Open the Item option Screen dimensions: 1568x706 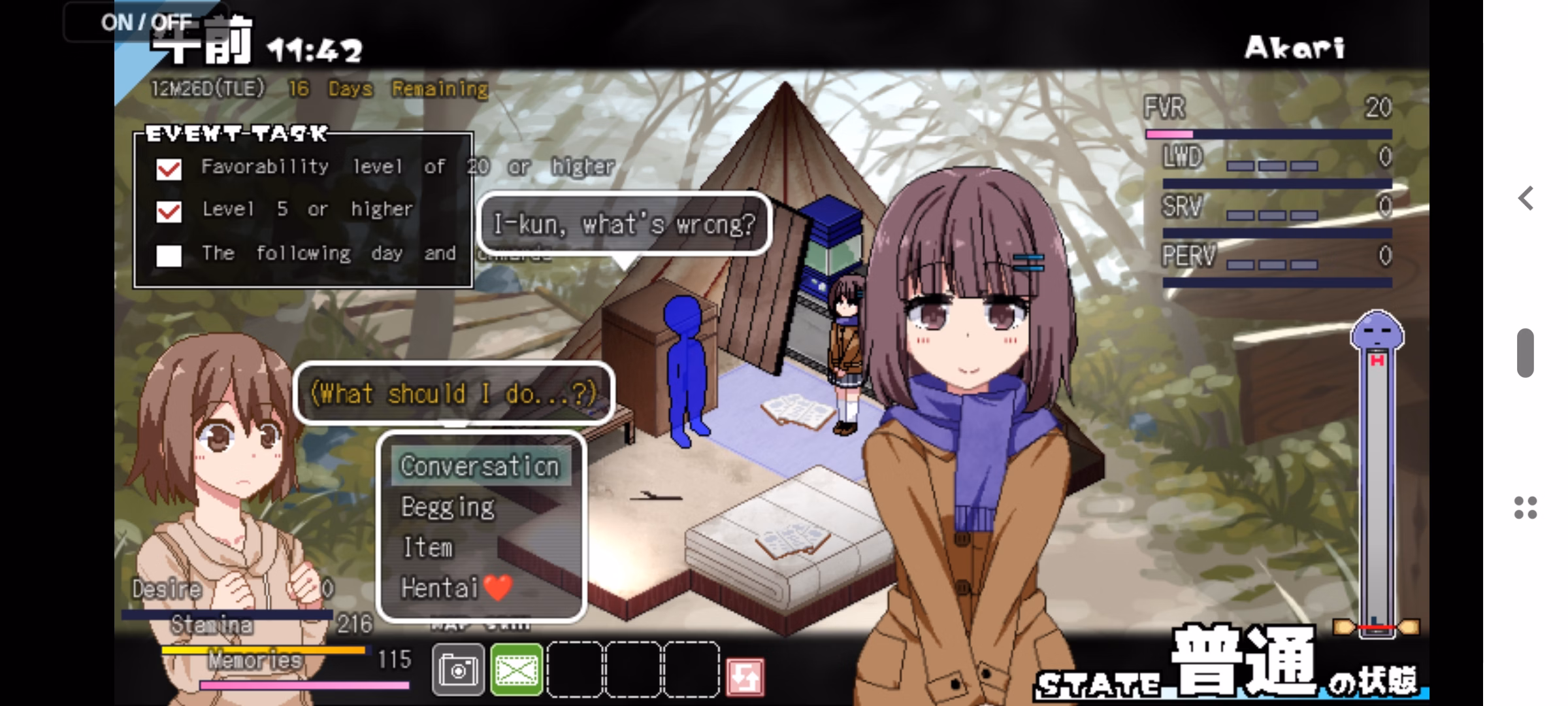(x=428, y=548)
